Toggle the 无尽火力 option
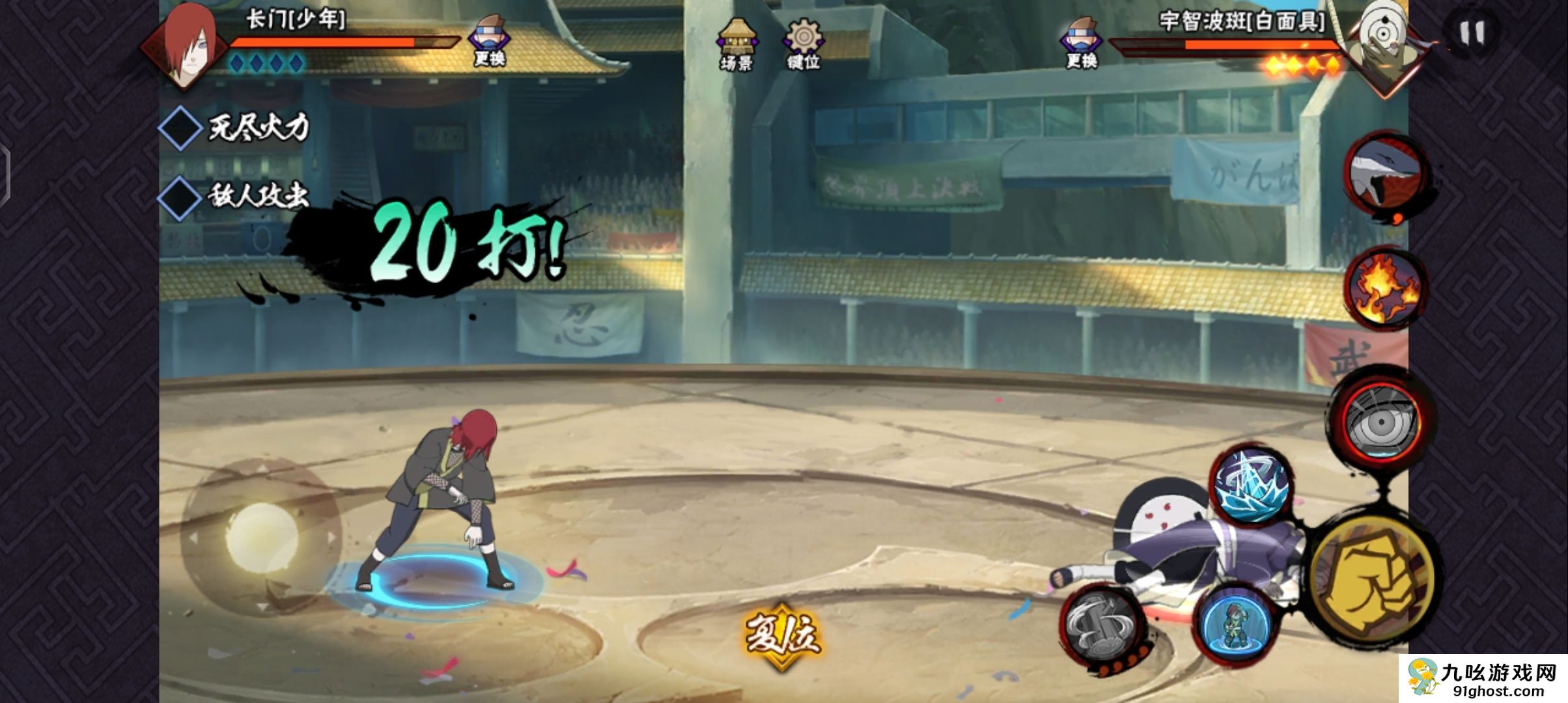The width and height of the screenshot is (1568, 703). click(x=180, y=128)
